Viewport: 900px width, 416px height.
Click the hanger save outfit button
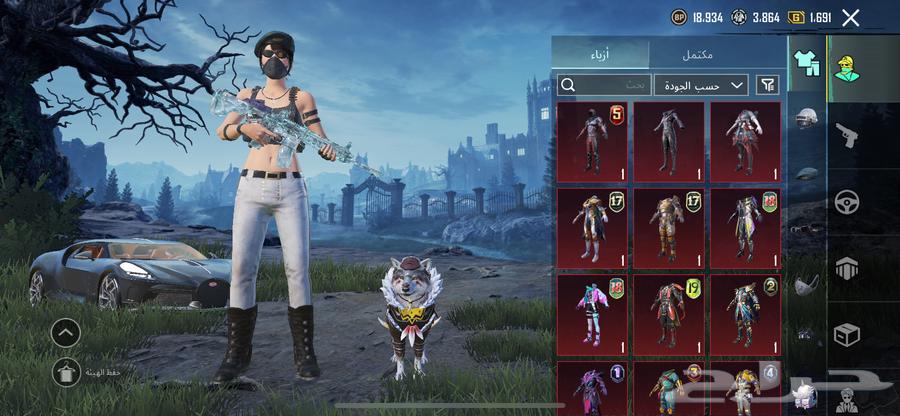pos(66,372)
